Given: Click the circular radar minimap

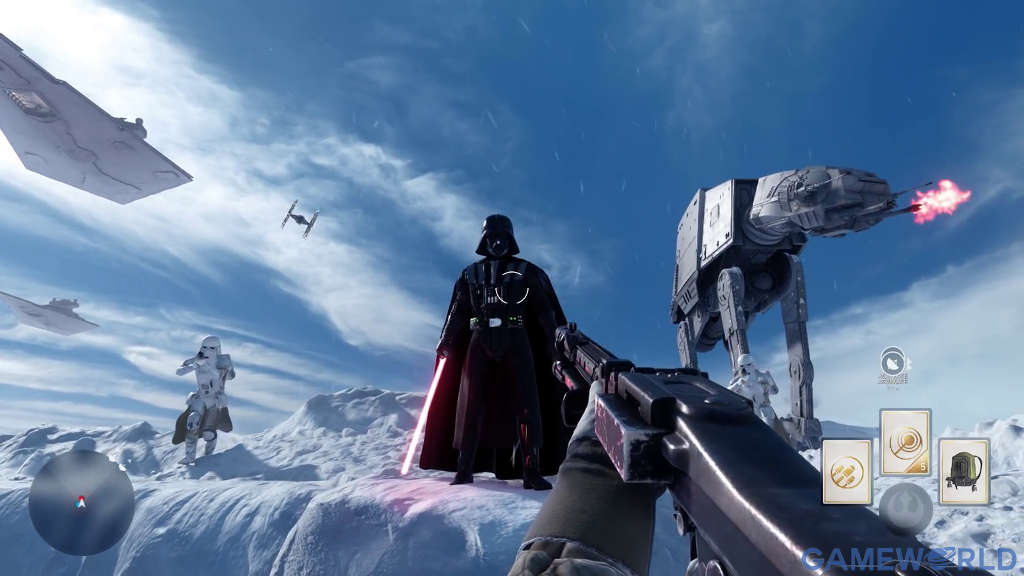Looking at the screenshot, I should (81, 503).
